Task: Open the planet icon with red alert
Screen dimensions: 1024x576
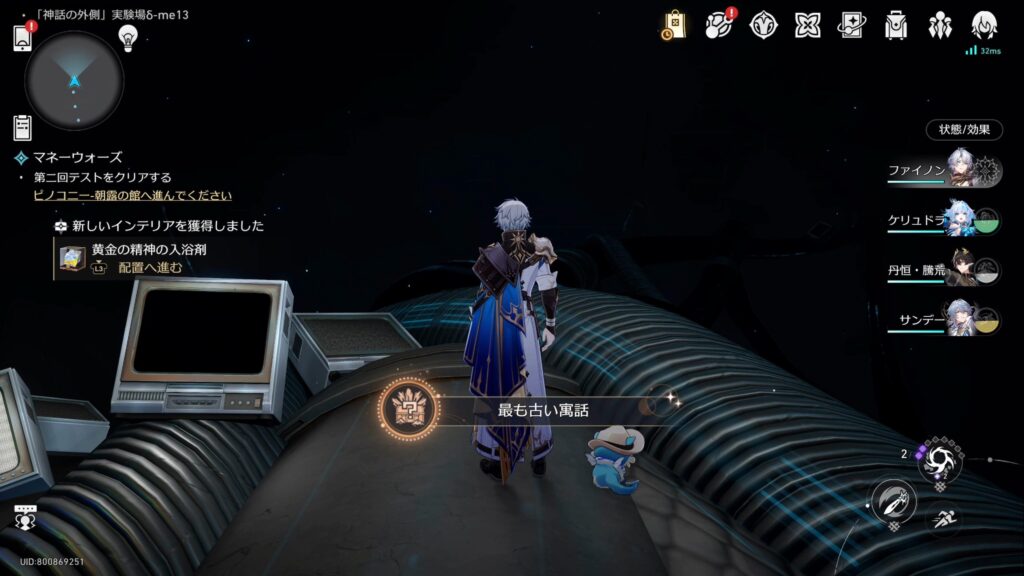Action: pos(719,25)
